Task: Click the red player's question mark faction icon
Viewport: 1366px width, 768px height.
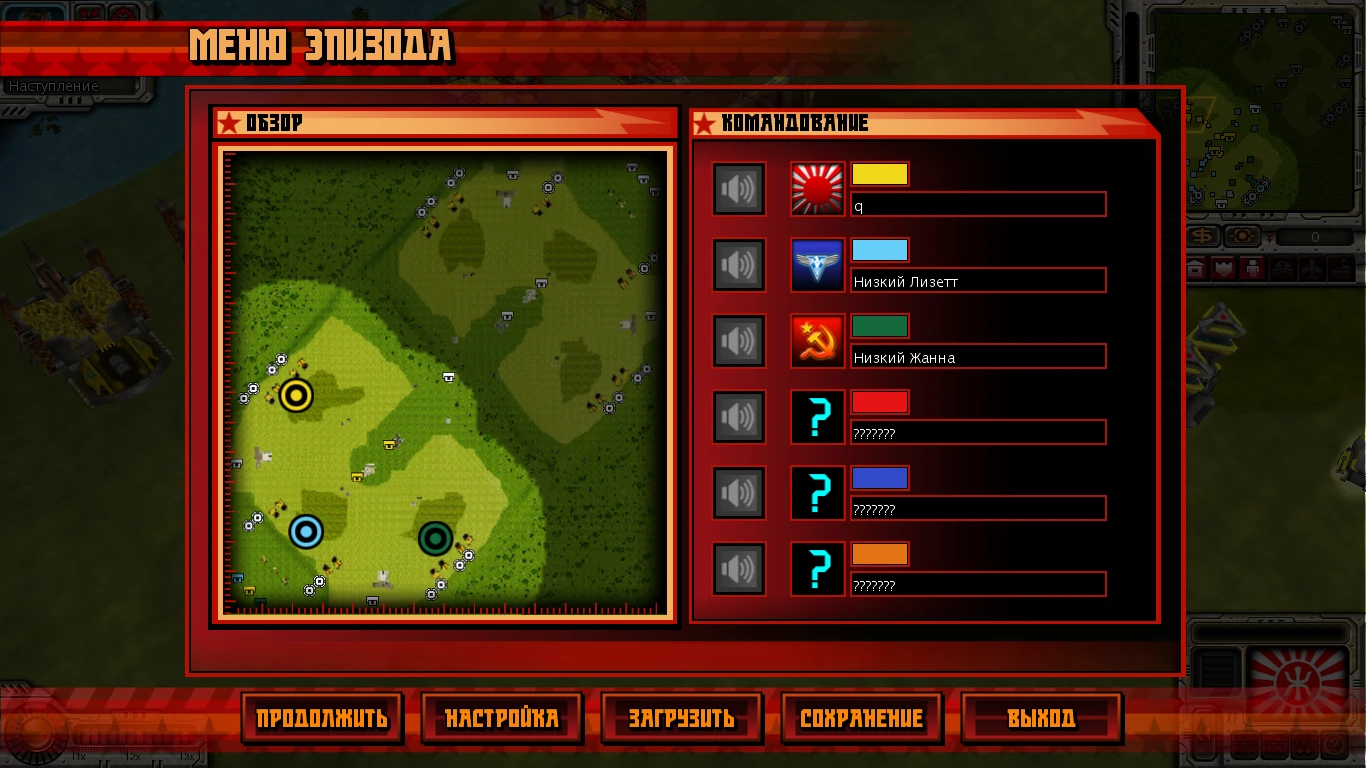Action: click(817, 417)
